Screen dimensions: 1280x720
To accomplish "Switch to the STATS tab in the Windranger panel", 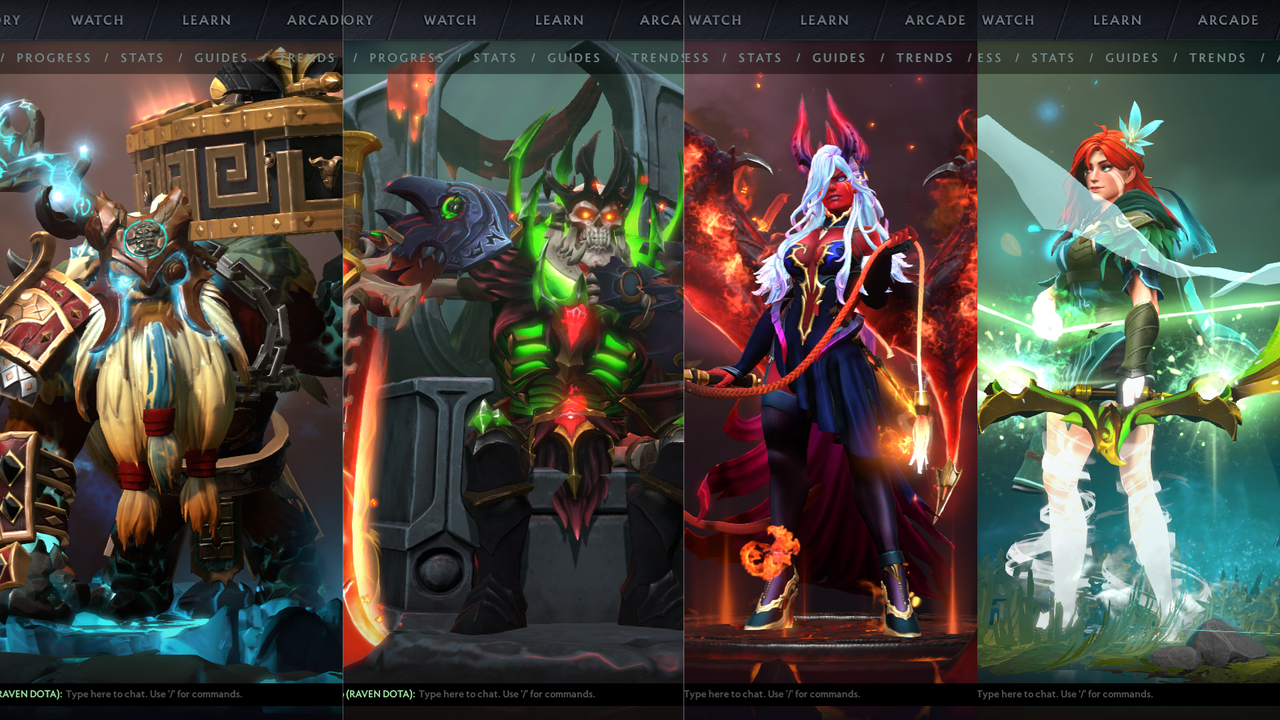I will pyautogui.click(x=1053, y=58).
